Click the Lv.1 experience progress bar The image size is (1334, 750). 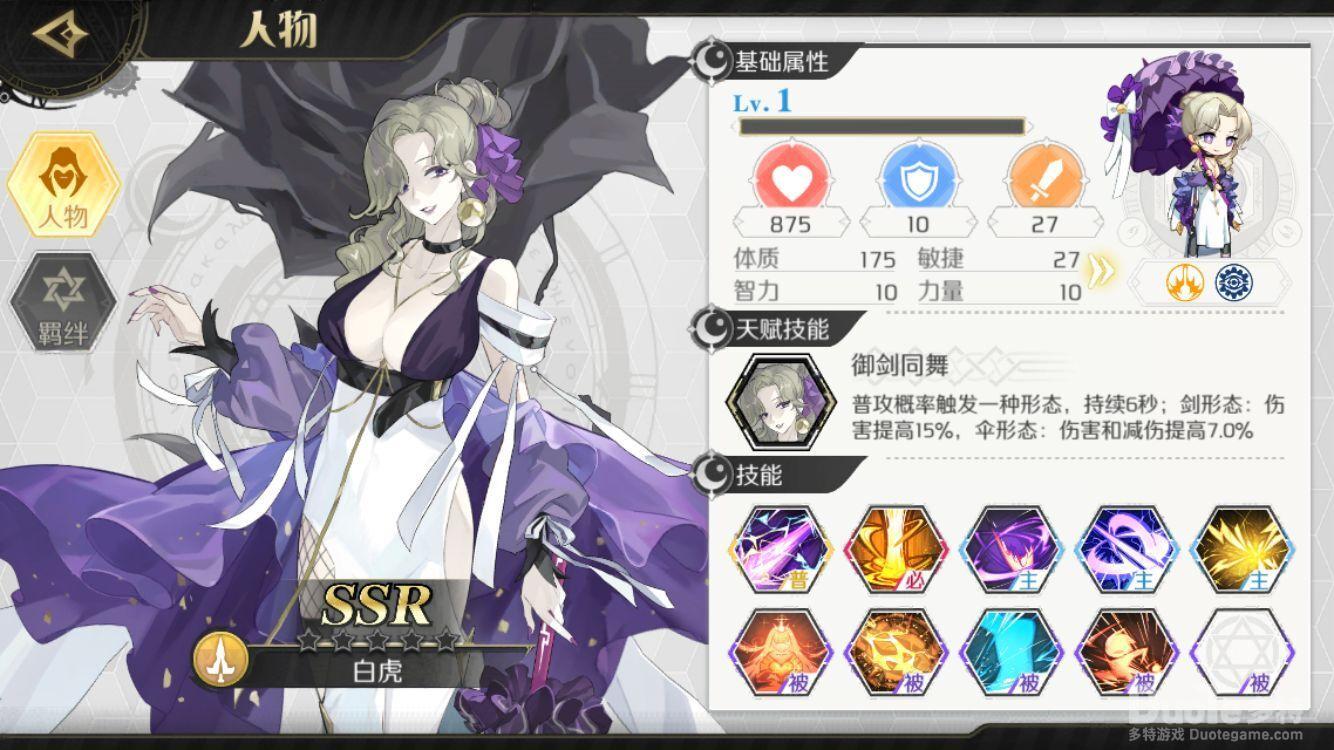coord(885,127)
